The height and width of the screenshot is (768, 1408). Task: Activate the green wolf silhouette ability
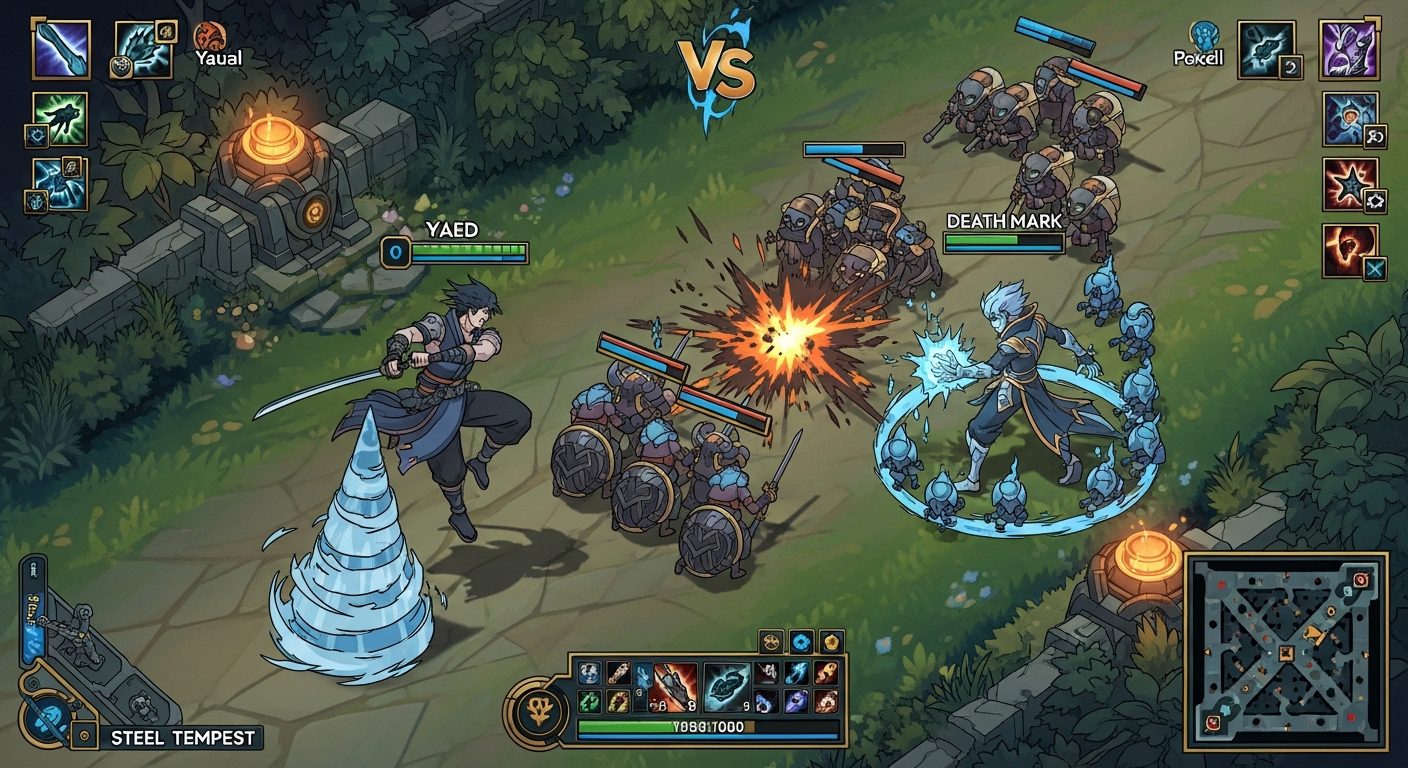(60, 119)
